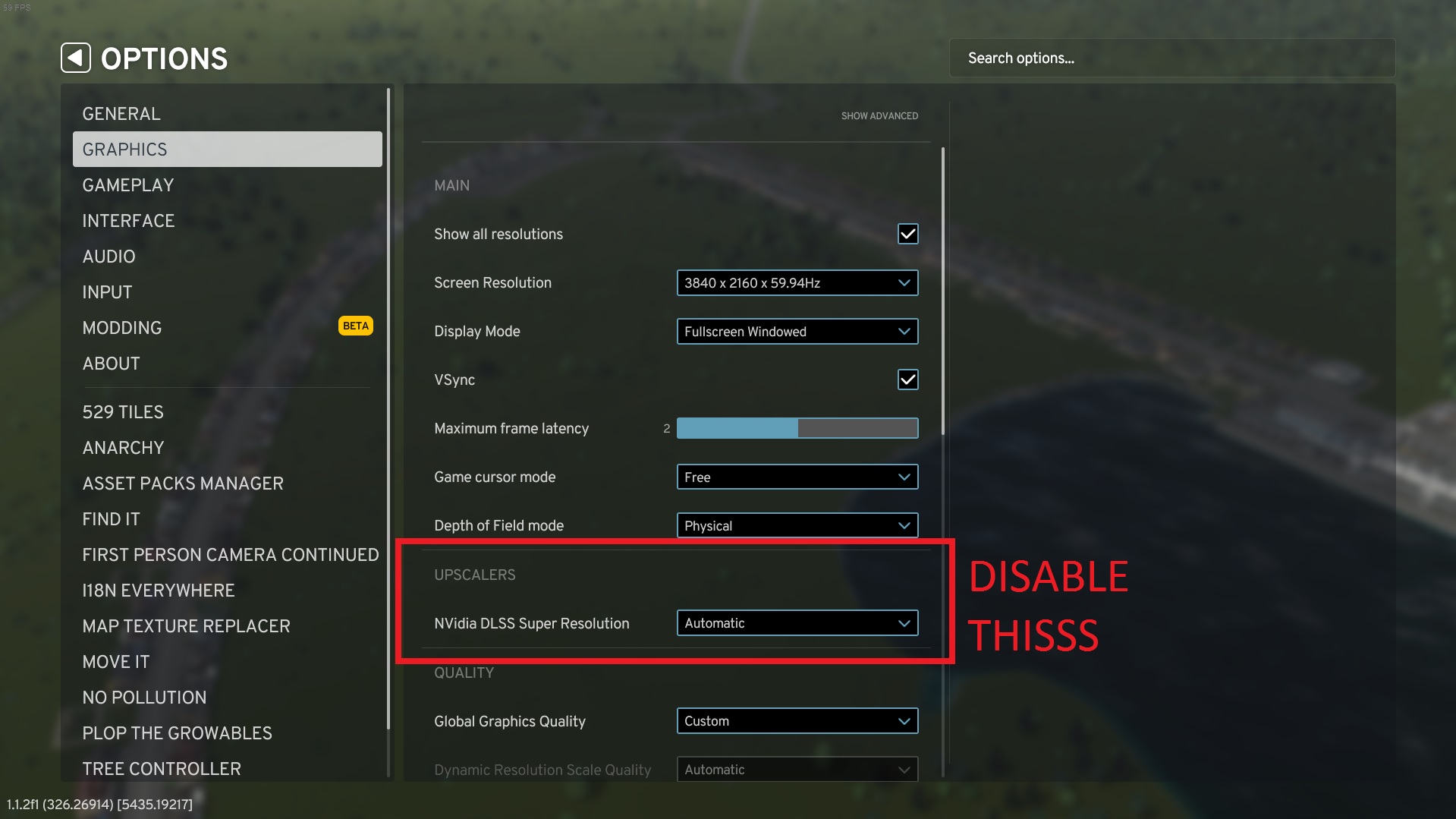Open the MOVE IT mod options
This screenshot has height=819, width=1456.
tap(115, 661)
